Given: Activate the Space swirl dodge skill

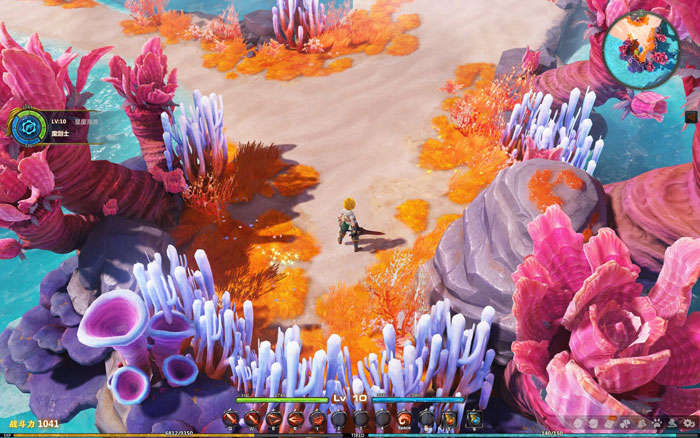Looking at the screenshot, I should [x=404, y=418].
